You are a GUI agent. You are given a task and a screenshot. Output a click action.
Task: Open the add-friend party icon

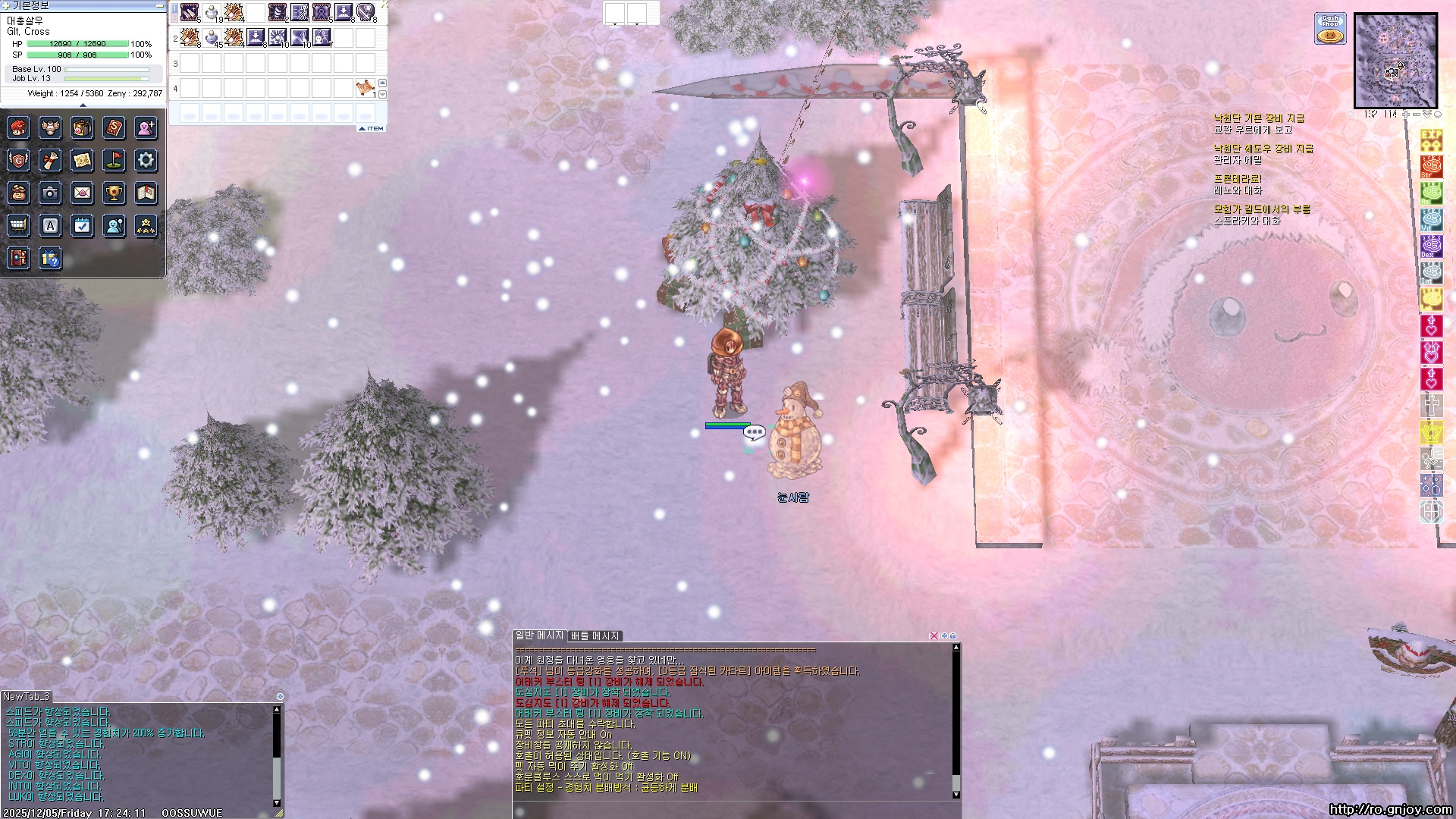tap(146, 127)
